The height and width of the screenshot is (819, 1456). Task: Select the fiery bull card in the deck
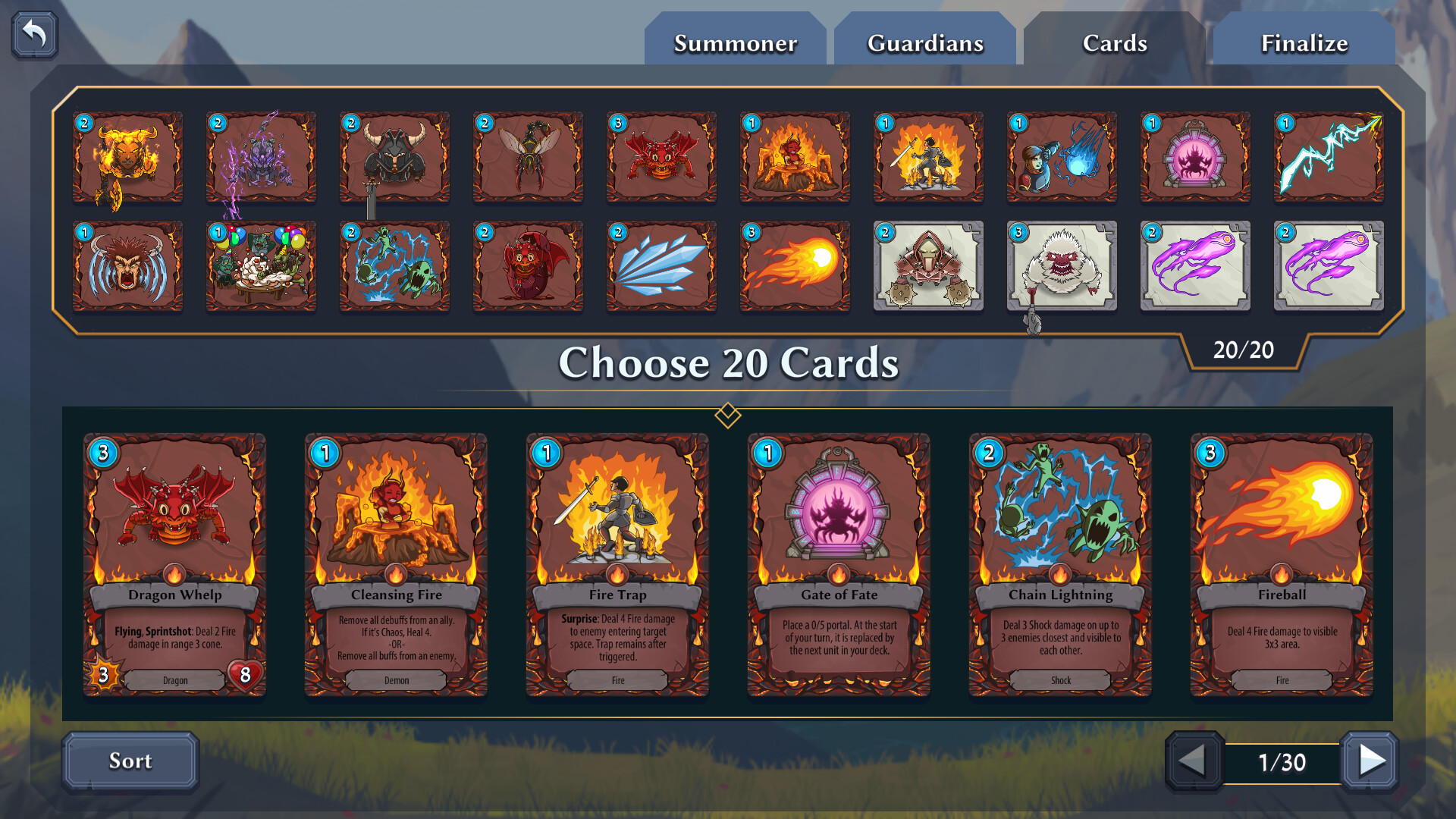127,157
